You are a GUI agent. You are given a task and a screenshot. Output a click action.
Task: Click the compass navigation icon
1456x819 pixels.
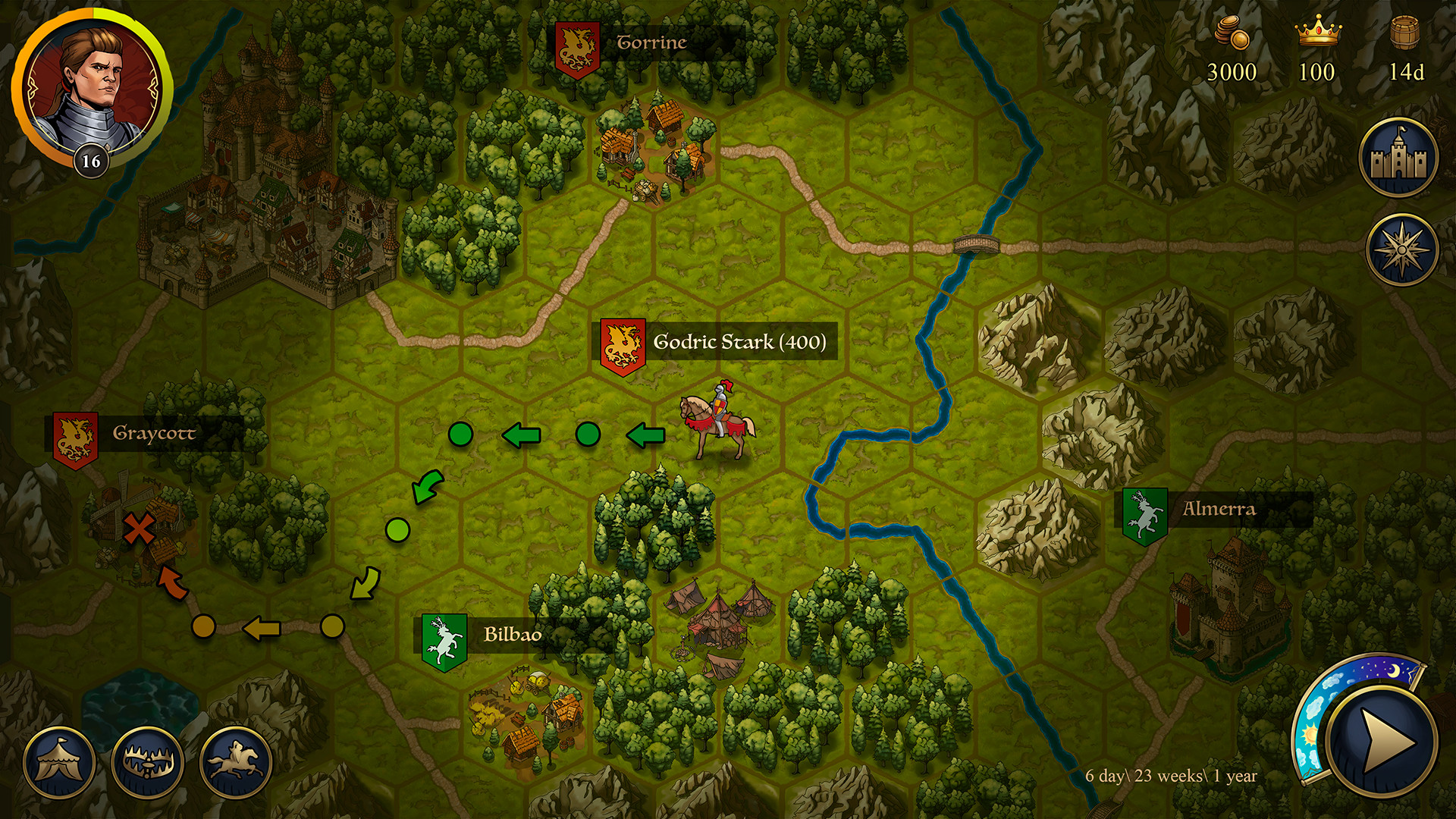(x=1402, y=250)
